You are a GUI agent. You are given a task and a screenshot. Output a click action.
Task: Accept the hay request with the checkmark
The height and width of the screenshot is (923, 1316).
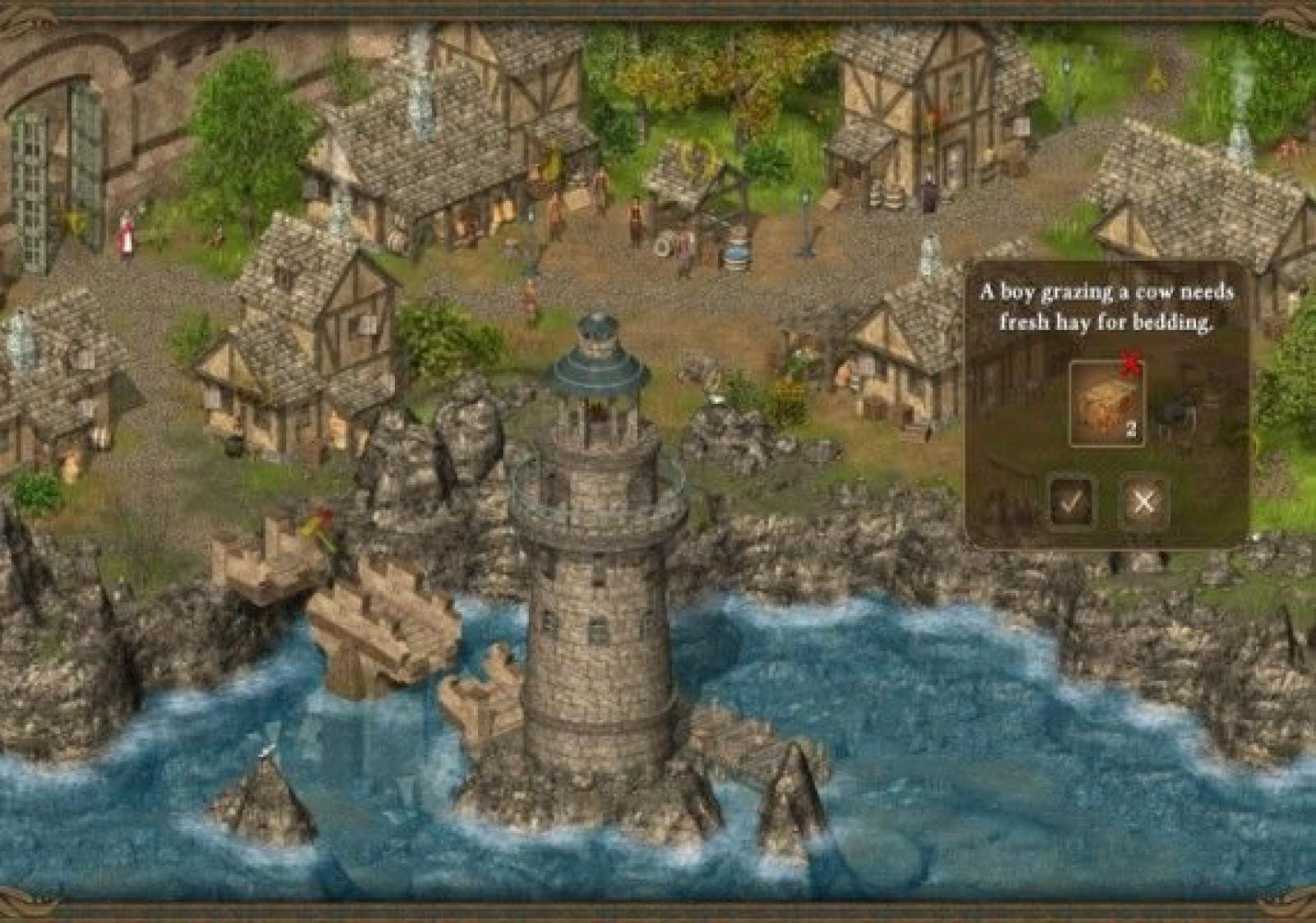(1071, 500)
